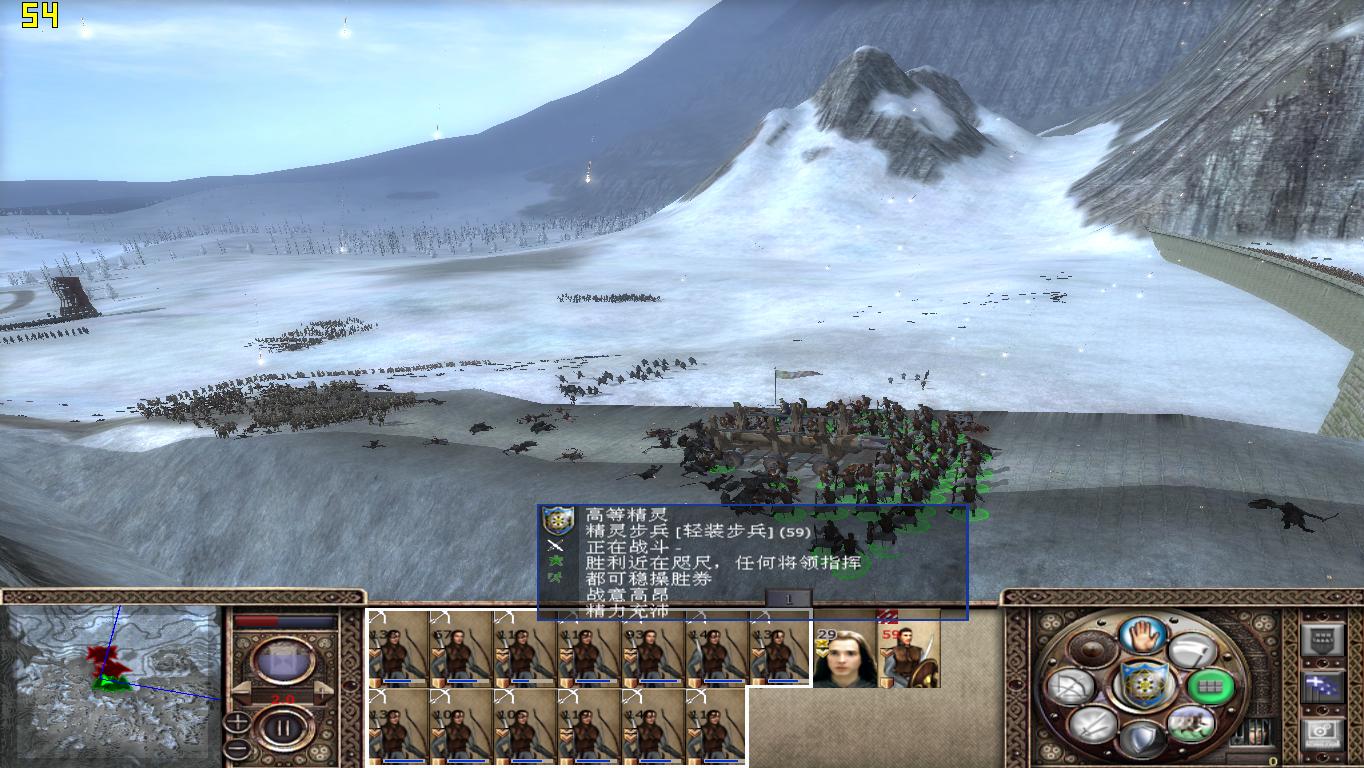
Task: Click the round wooden shield button
Action: click(1093, 651)
